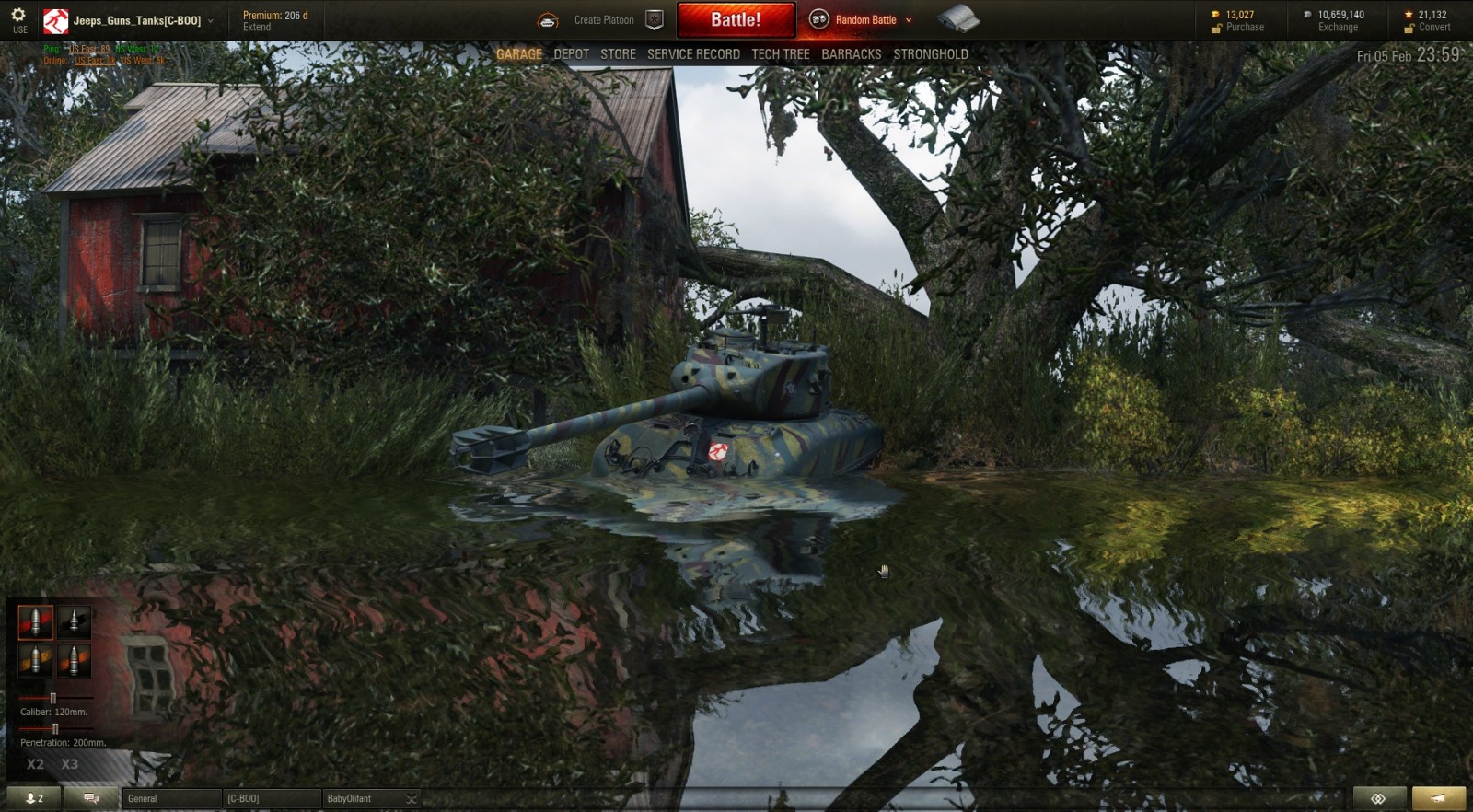The height and width of the screenshot is (812, 1473).
Task: Close the BabyOlifant chat tab
Action: pos(412,798)
